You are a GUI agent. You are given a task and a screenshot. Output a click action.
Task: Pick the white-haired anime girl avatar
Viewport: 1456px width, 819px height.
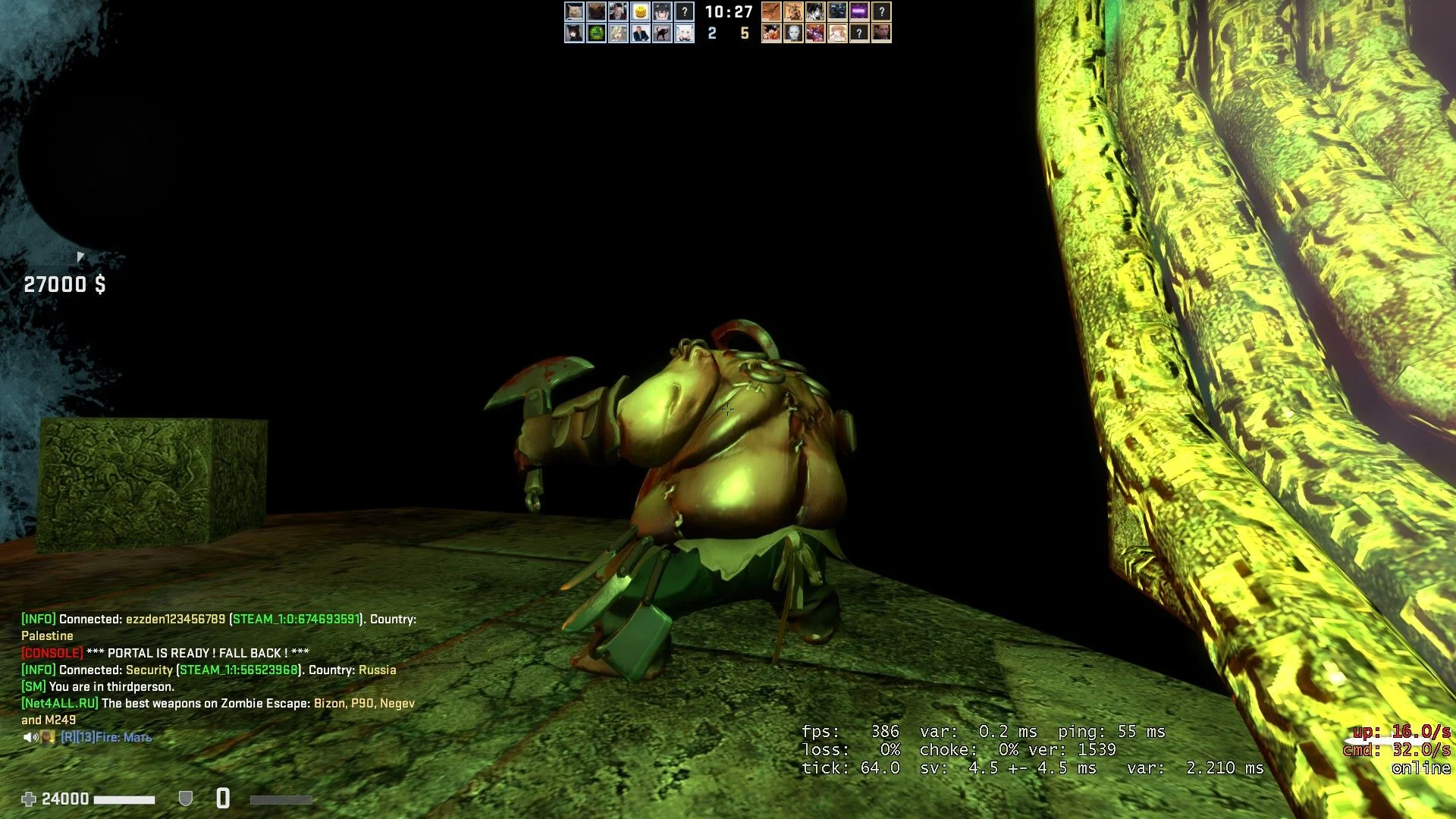tap(684, 33)
